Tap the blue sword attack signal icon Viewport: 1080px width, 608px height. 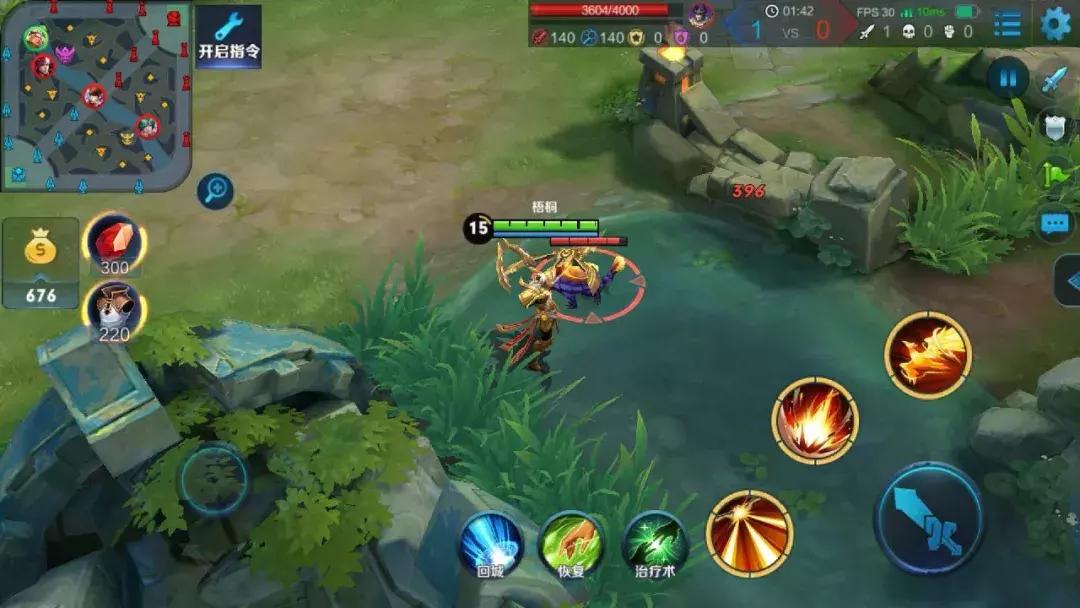[x=1055, y=80]
